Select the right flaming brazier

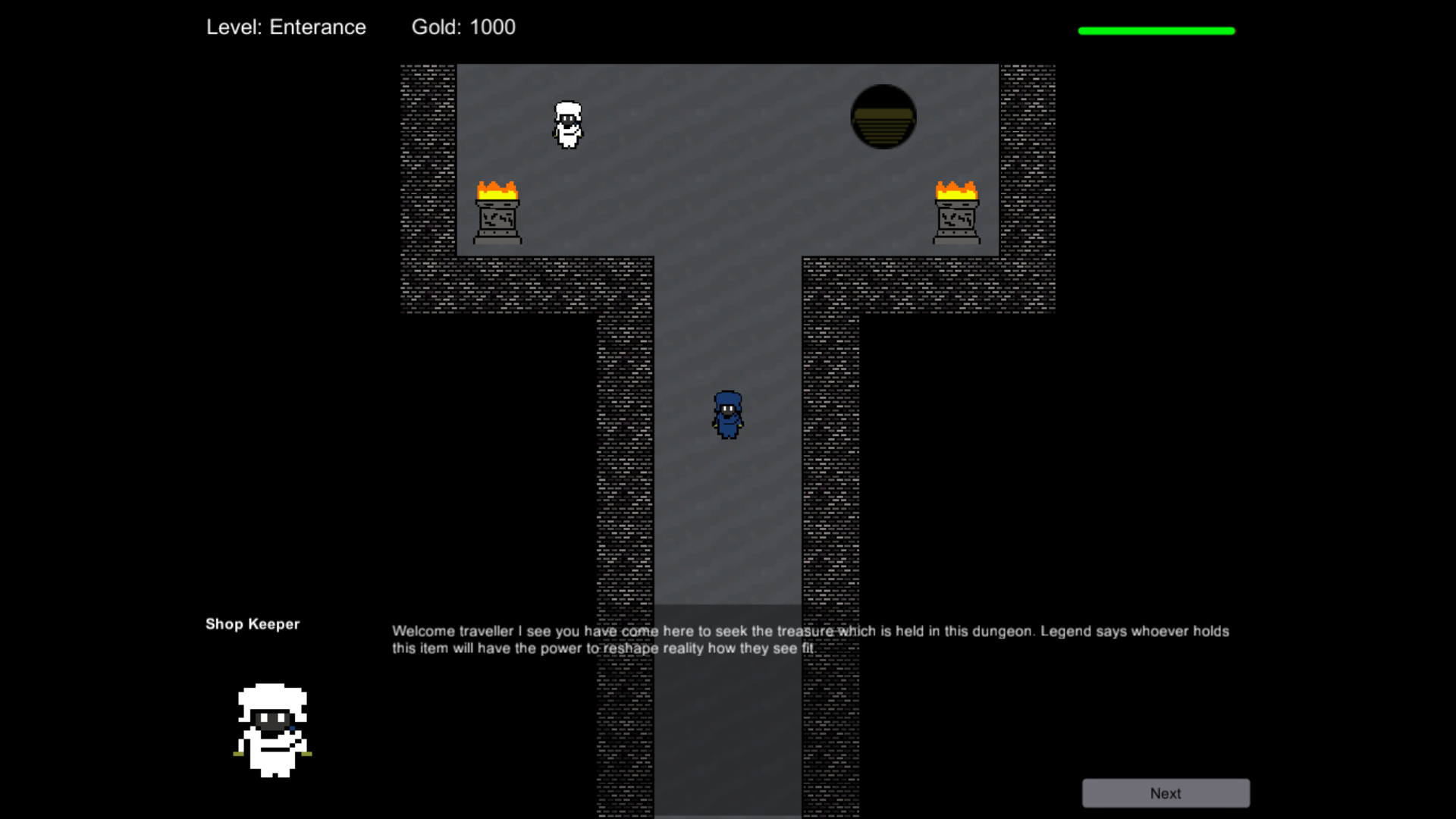(955, 212)
